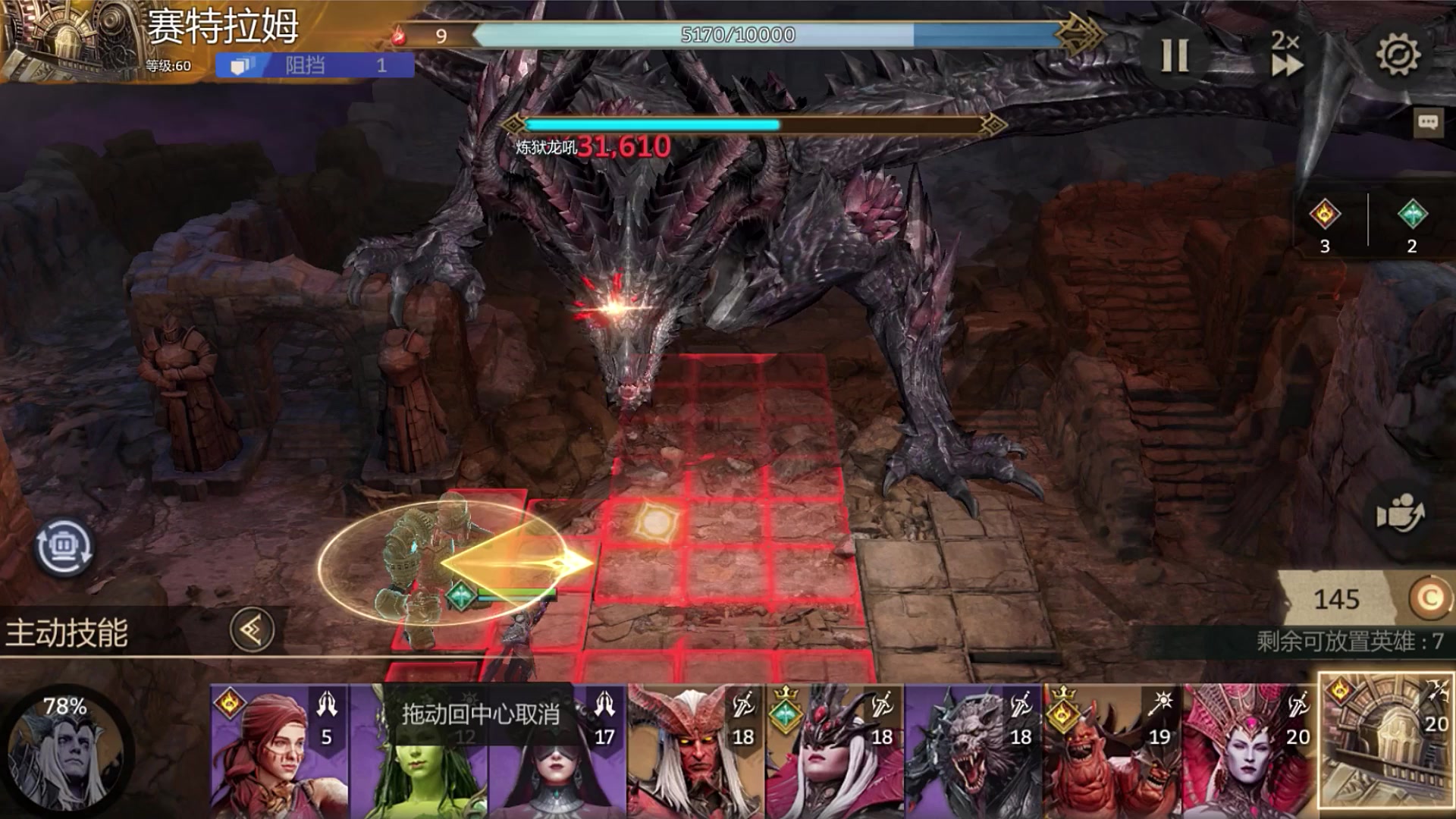Click the green faction counter icon
The height and width of the screenshot is (819, 1456).
coord(1412,215)
